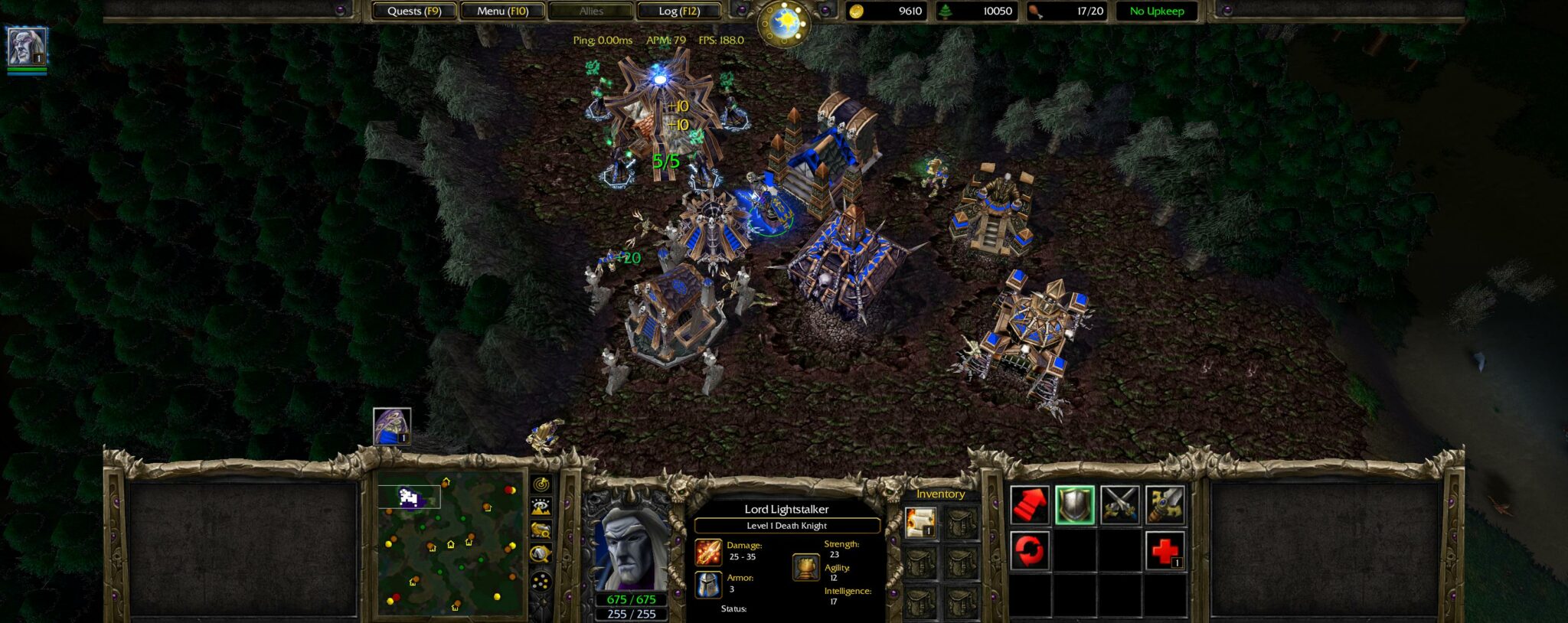Activate the circular arrow Patrol command
Viewport: 1568px width, 623px height.
tap(1031, 550)
